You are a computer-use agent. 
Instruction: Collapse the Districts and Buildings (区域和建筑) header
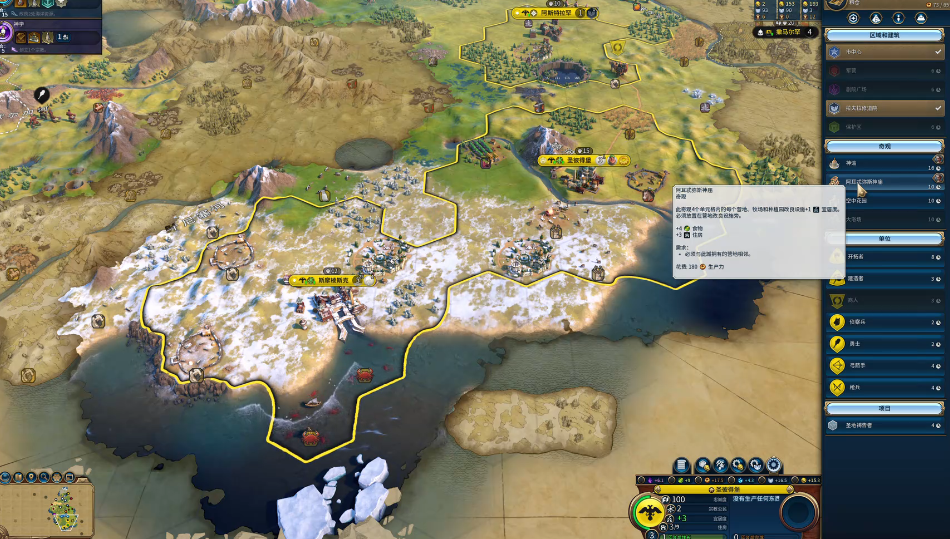(884, 34)
